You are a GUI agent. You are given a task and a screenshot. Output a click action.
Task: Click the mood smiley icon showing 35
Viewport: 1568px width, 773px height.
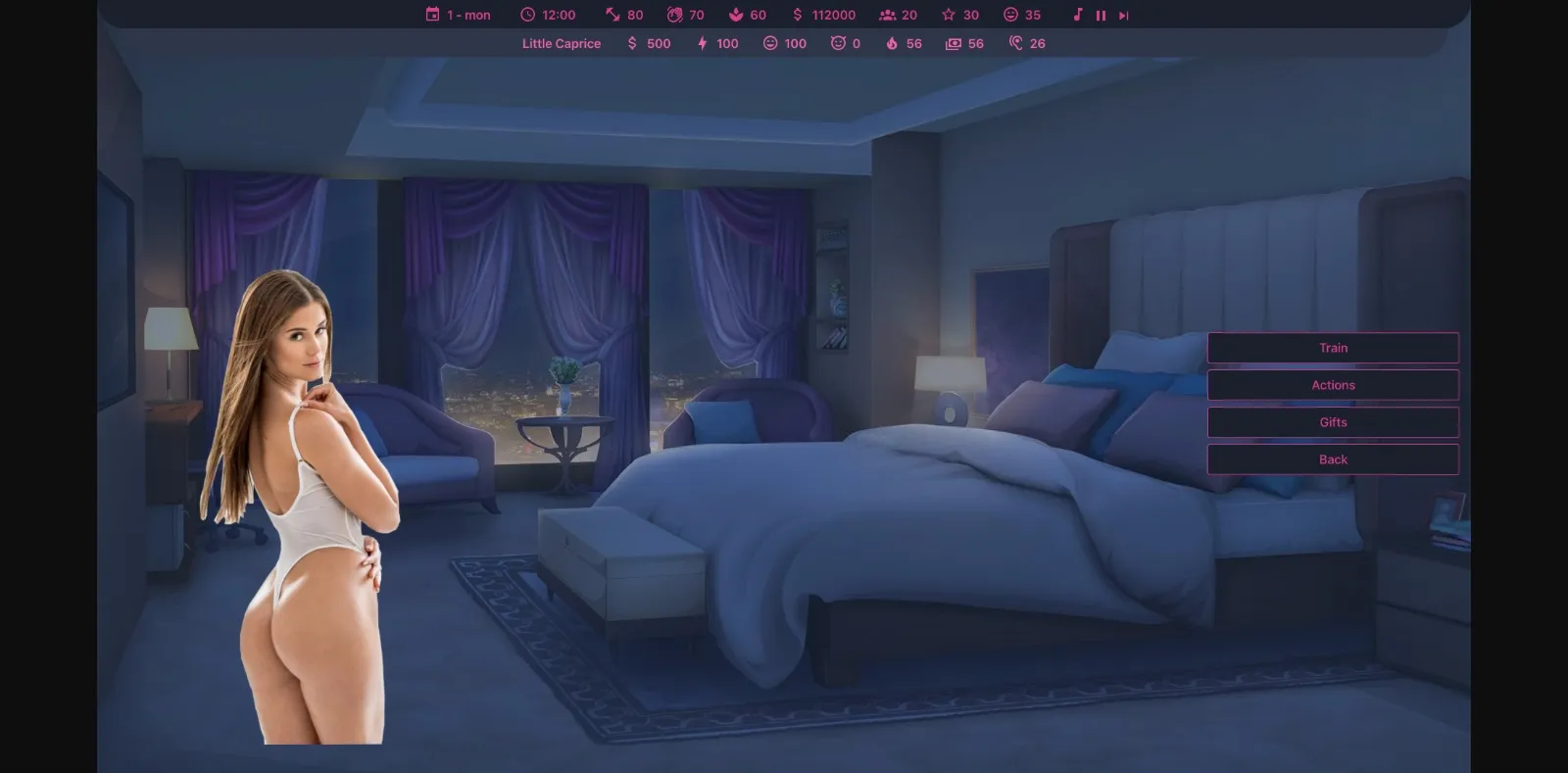1009,14
